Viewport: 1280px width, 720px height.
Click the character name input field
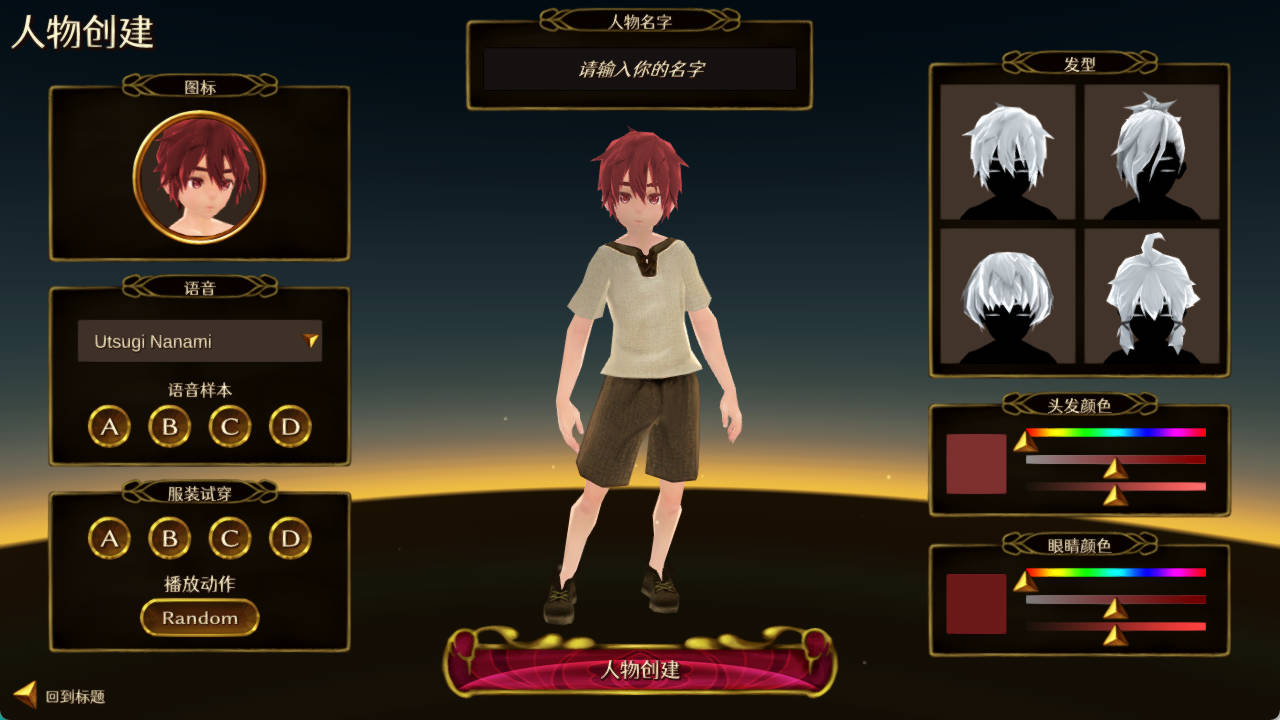click(x=640, y=68)
